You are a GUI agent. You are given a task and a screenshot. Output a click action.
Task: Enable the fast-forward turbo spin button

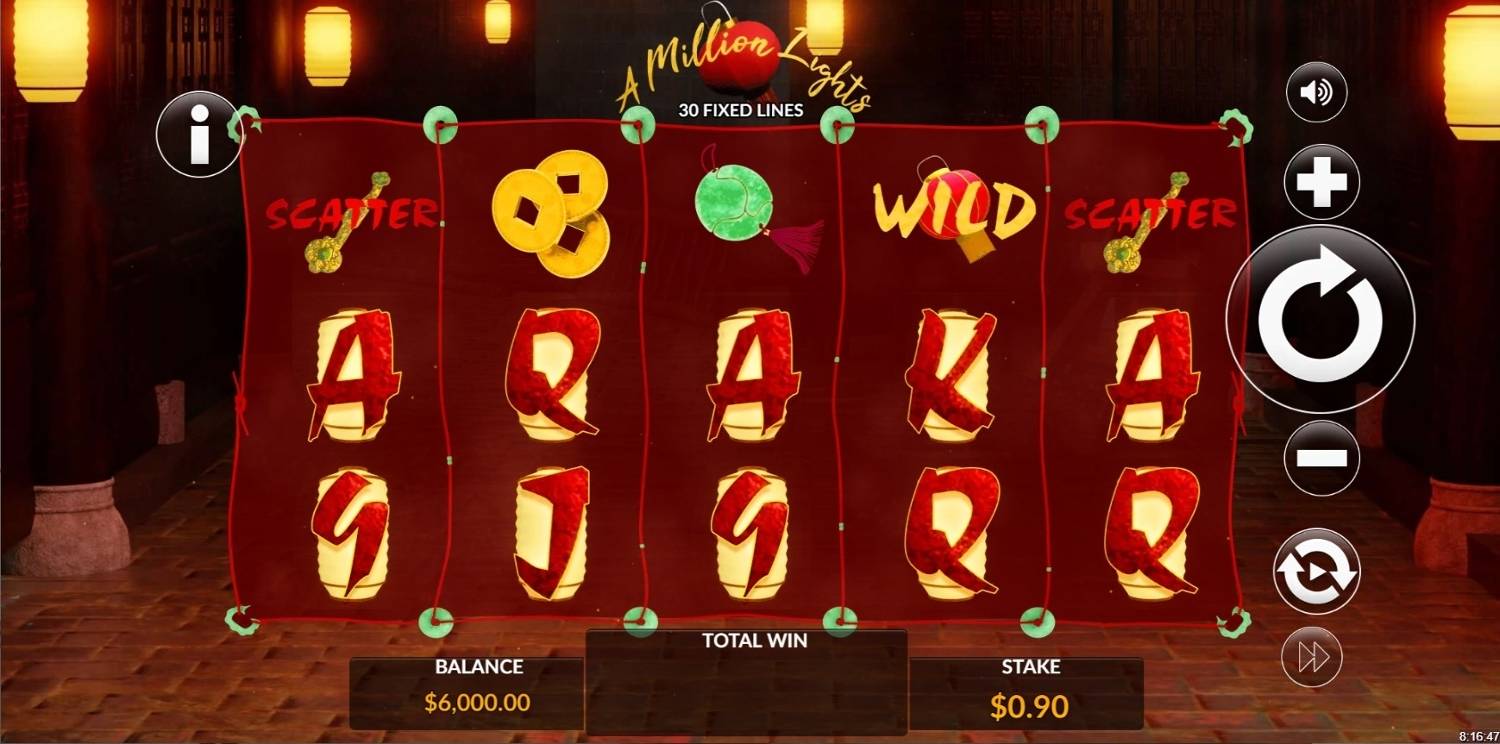tap(1311, 656)
